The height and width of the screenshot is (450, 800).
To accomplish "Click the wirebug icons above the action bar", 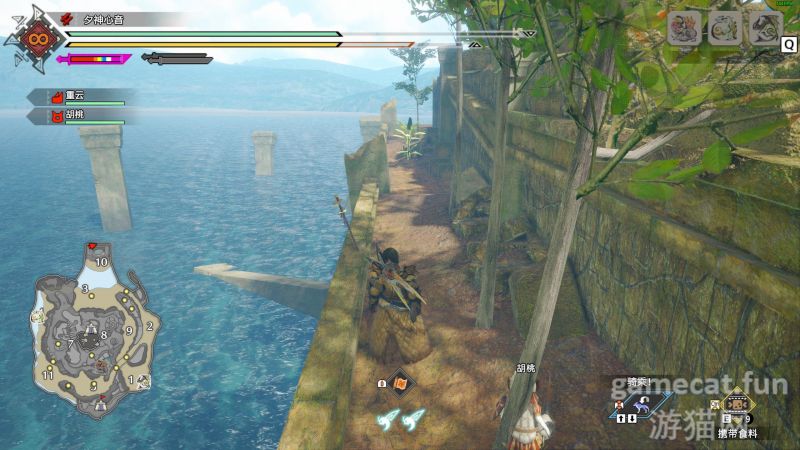I will point(401,421).
